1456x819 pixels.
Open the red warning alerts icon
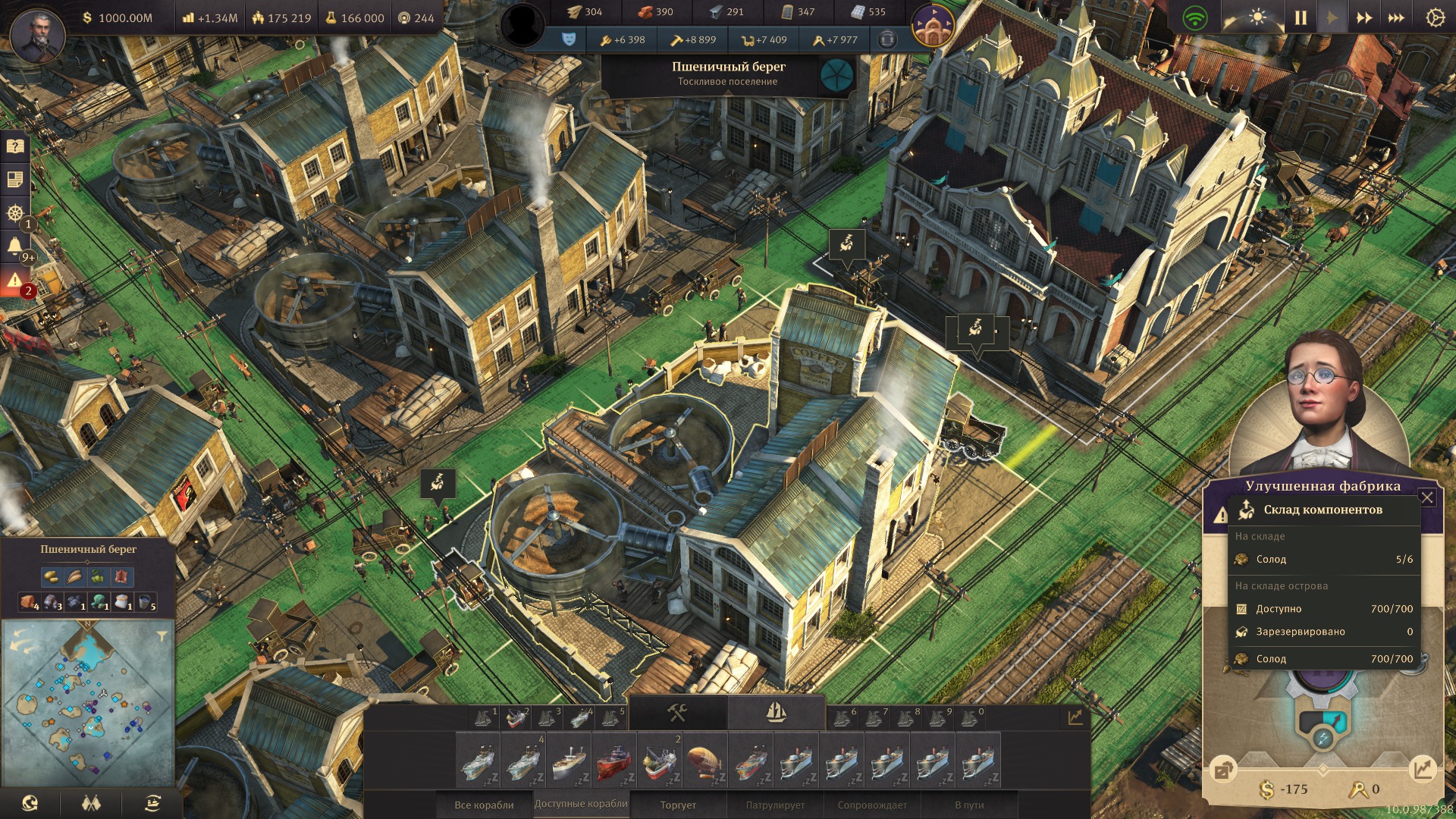[15, 281]
